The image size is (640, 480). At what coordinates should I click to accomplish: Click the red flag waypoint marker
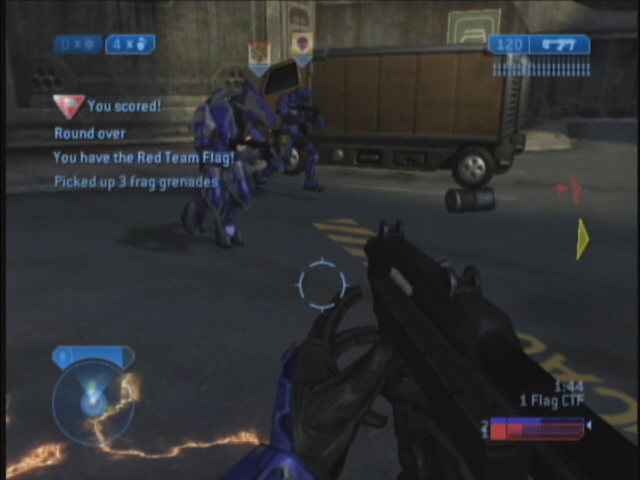[569, 187]
